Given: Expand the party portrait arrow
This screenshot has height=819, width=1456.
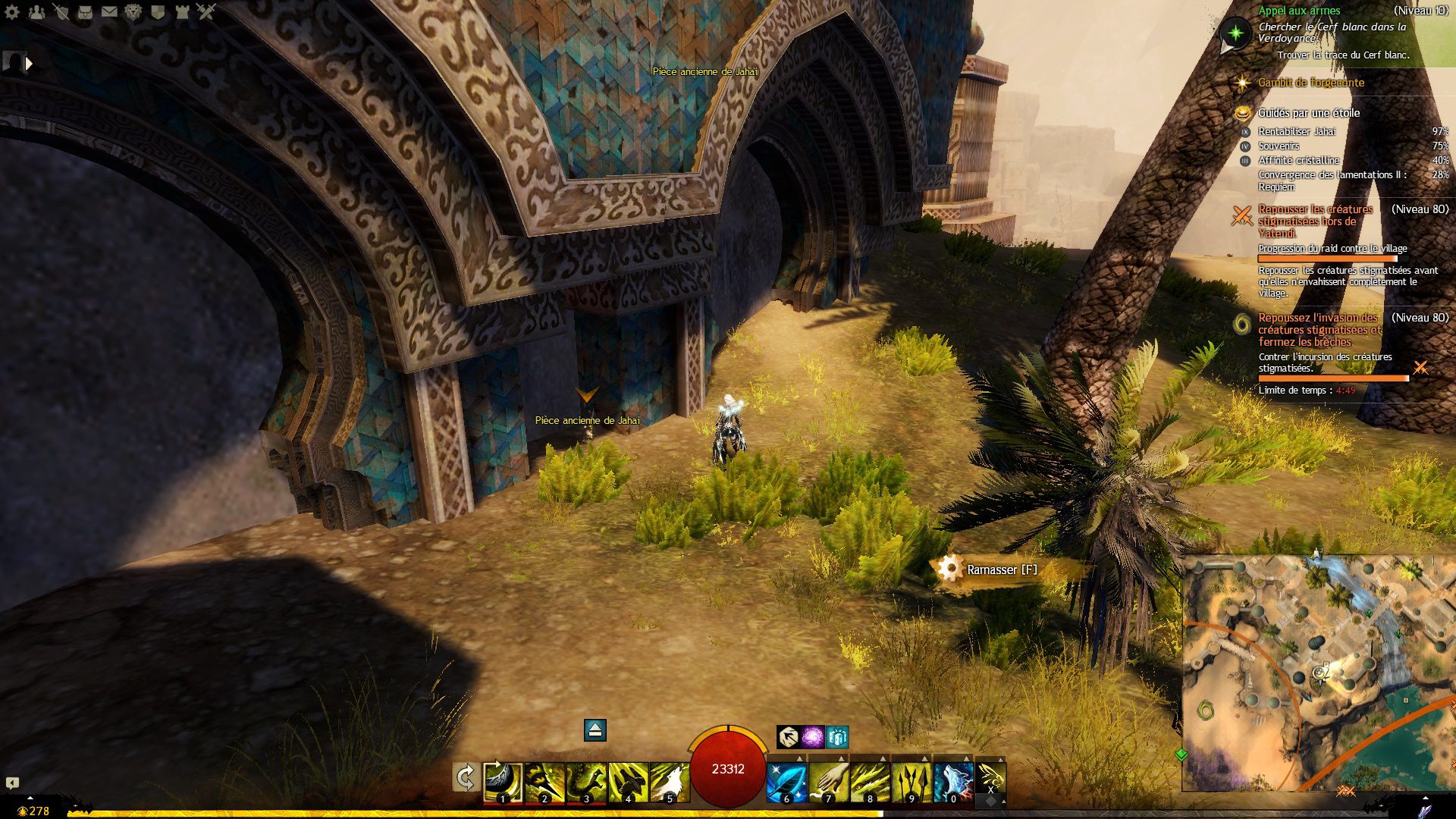Looking at the screenshot, I should coord(29,64).
